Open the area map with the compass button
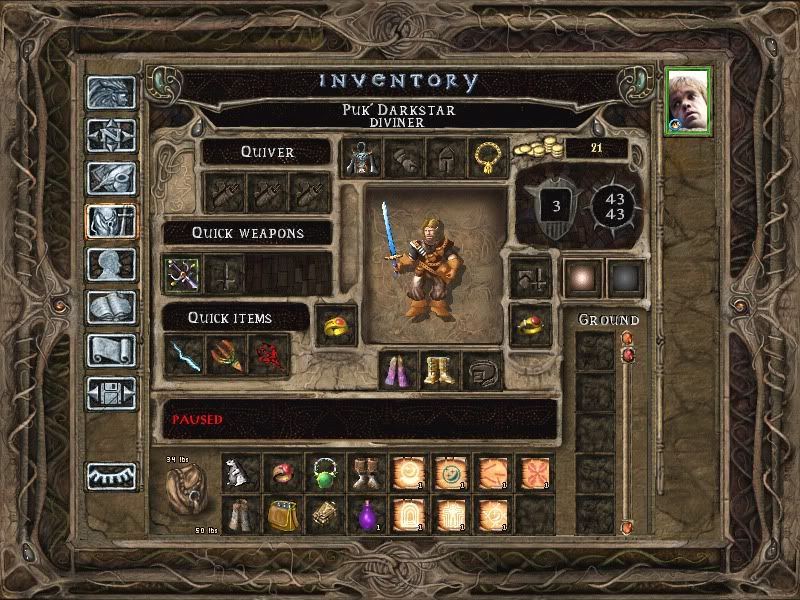800x600 pixels. pos(110,135)
